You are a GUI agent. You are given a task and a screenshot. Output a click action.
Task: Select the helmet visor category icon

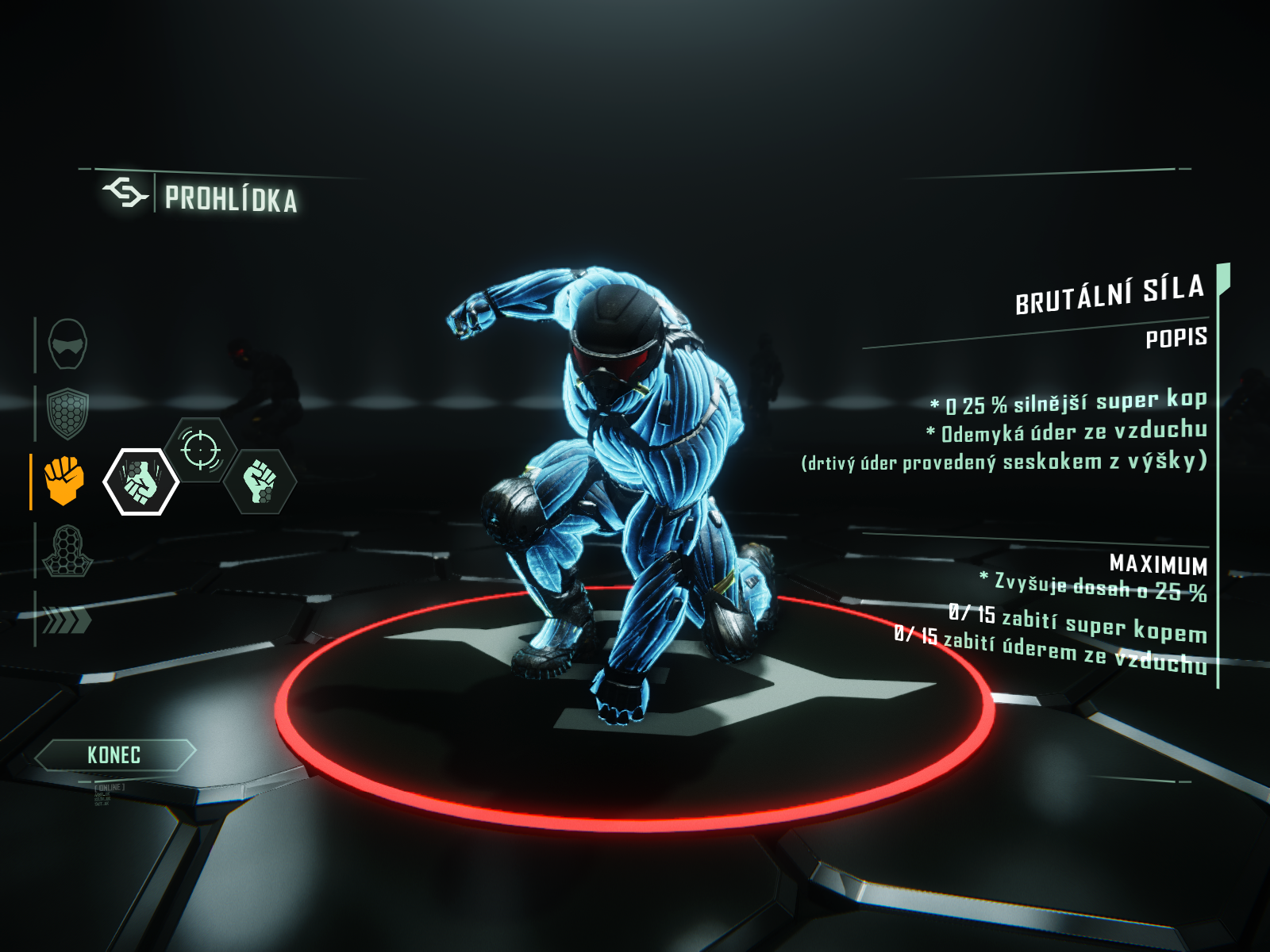point(67,344)
